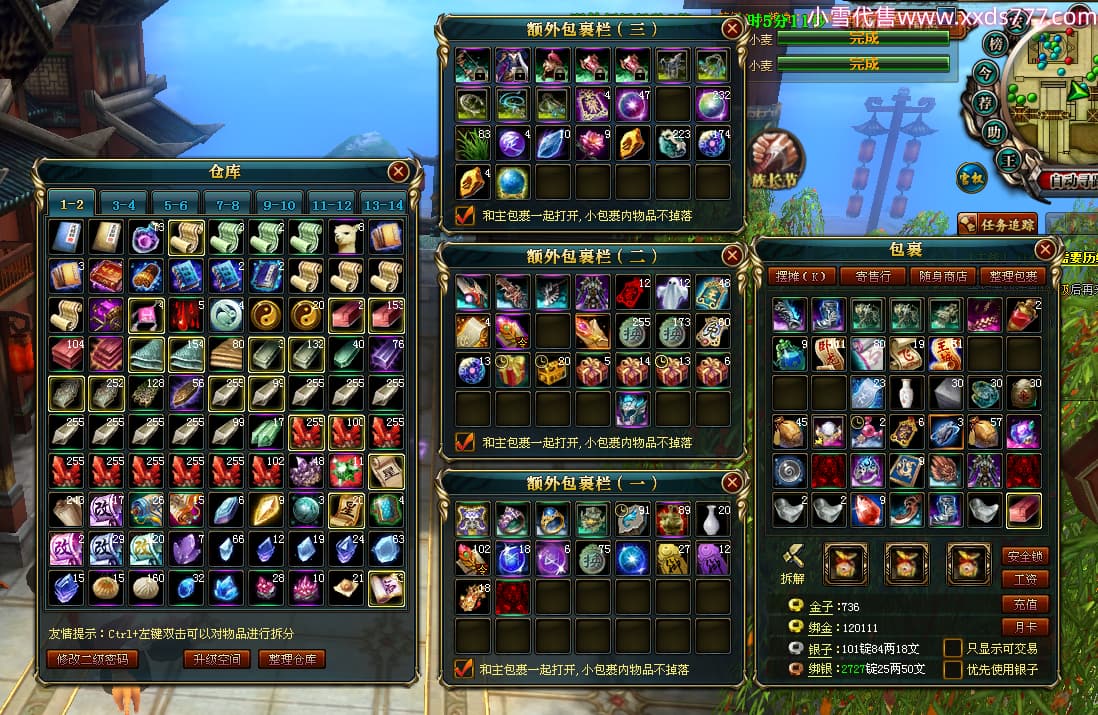1098x715 pixels.
Task: Select the white porcelain vase in the bag
Action: [906, 393]
